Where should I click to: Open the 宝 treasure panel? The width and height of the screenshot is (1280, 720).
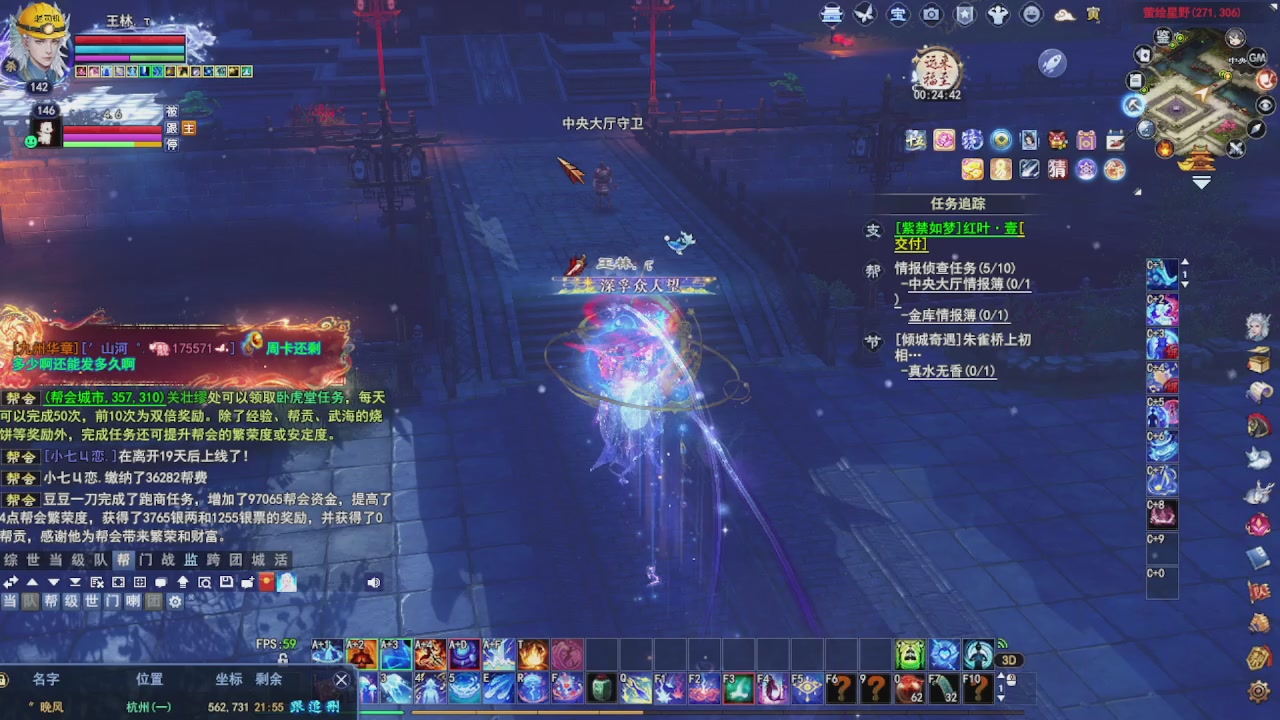897,14
